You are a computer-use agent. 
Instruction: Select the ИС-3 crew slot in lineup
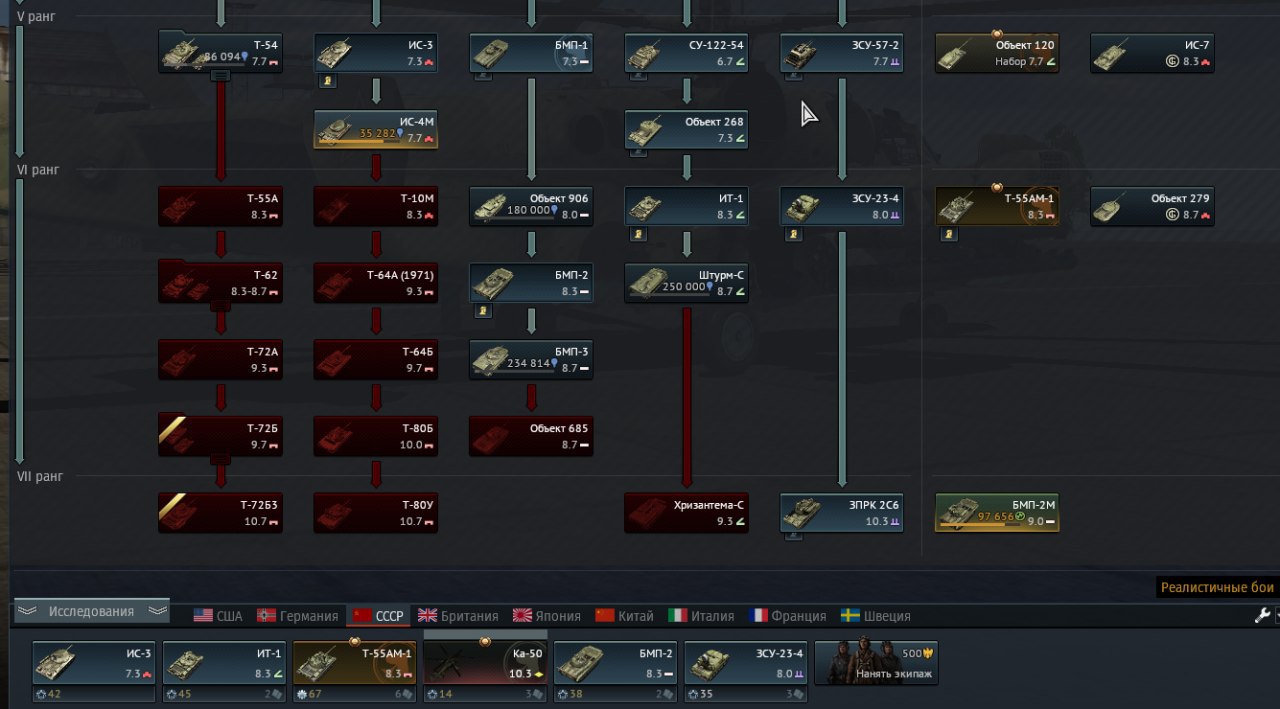94,662
